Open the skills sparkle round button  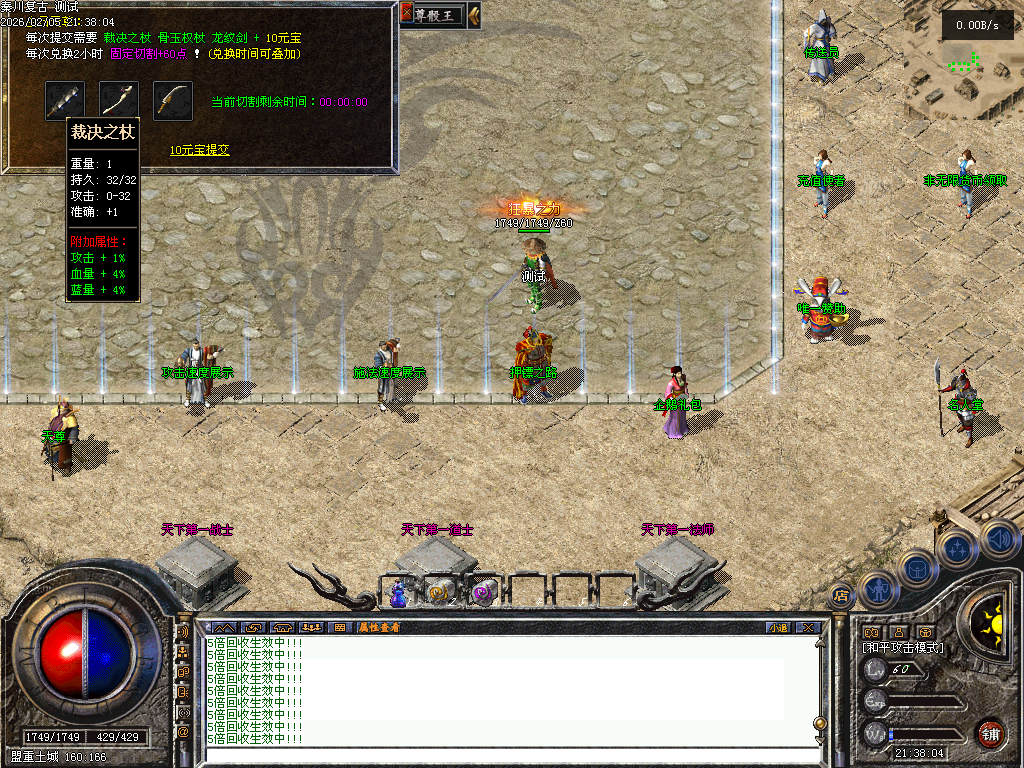click(x=957, y=547)
